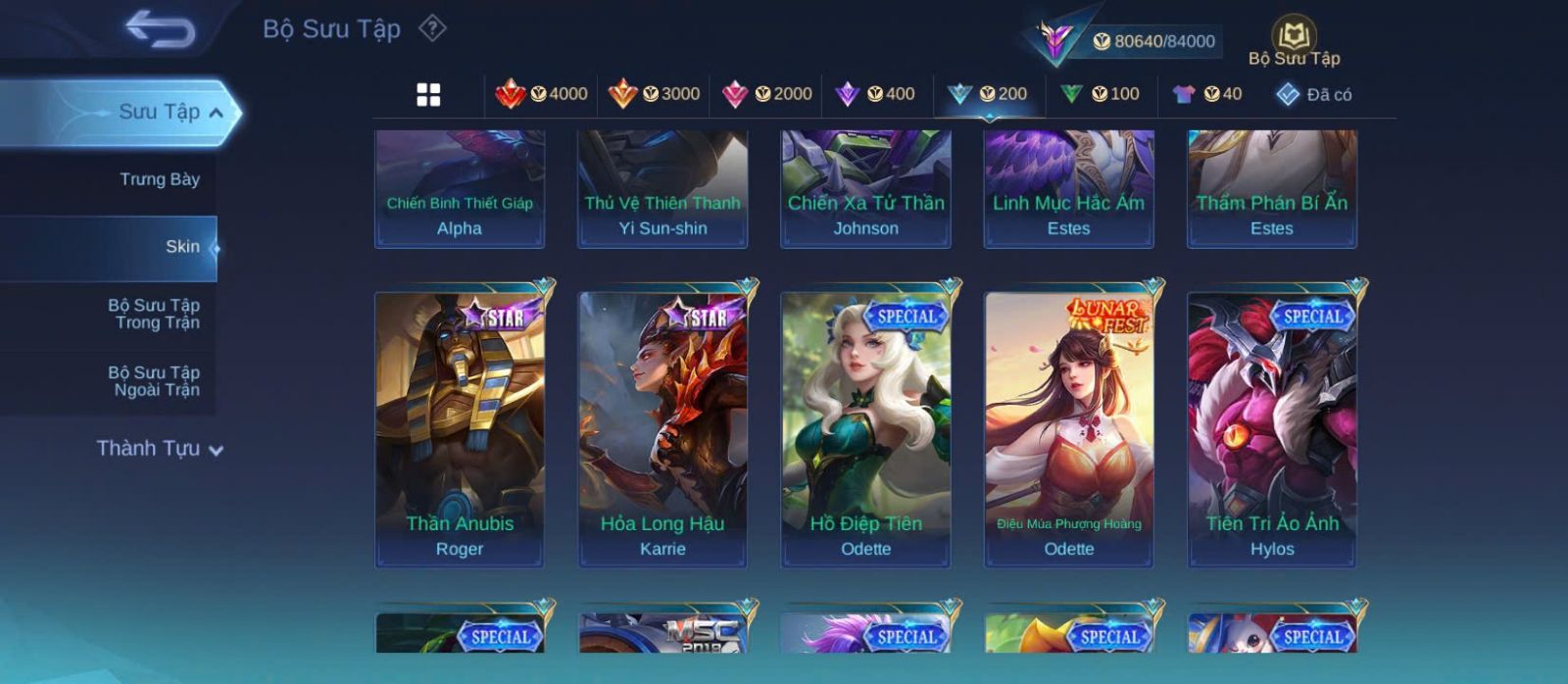
Task: Open the Trưng Bày section
Action: (159, 179)
